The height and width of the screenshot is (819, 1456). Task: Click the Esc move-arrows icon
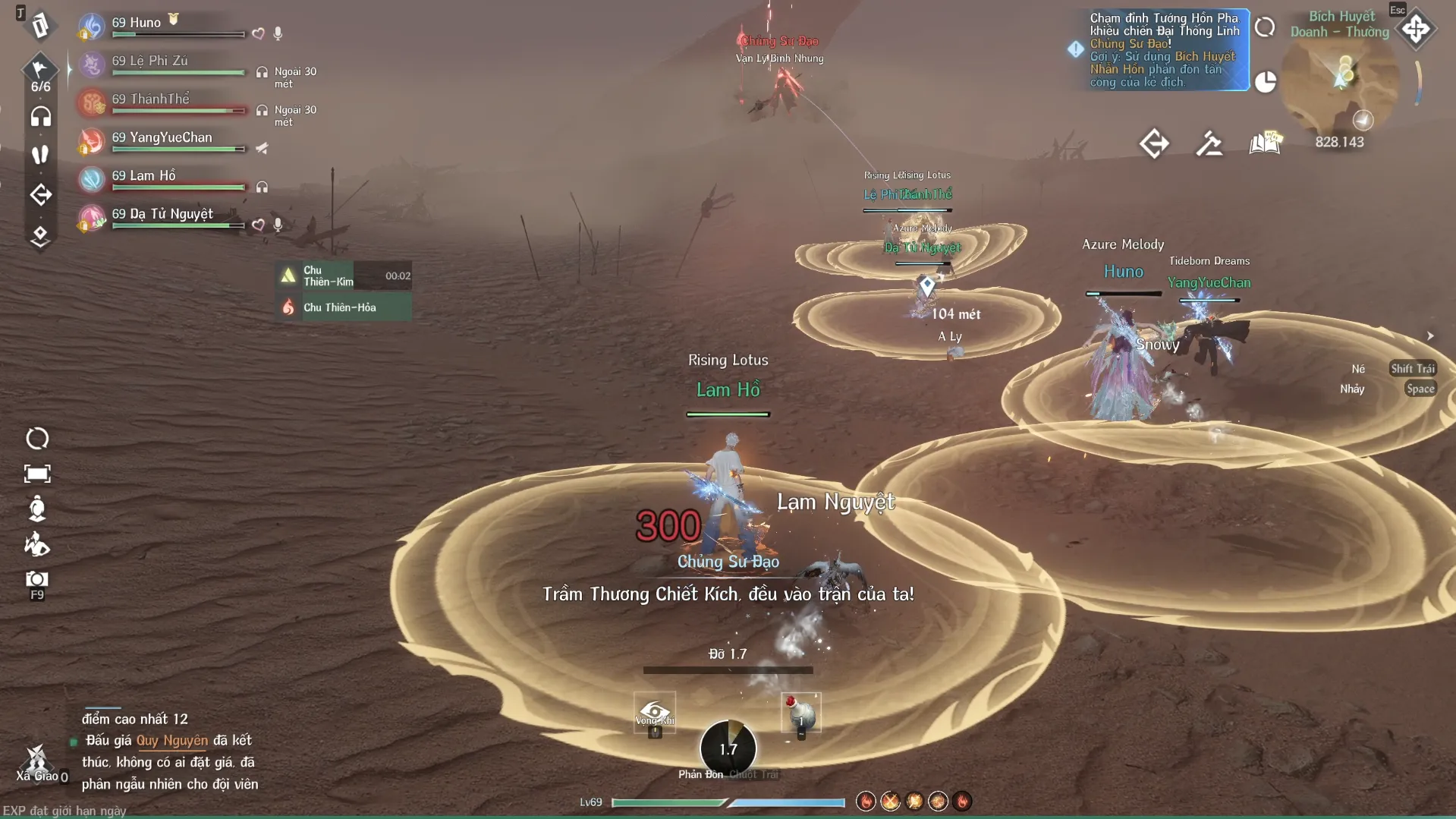pyautogui.click(x=1416, y=30)
